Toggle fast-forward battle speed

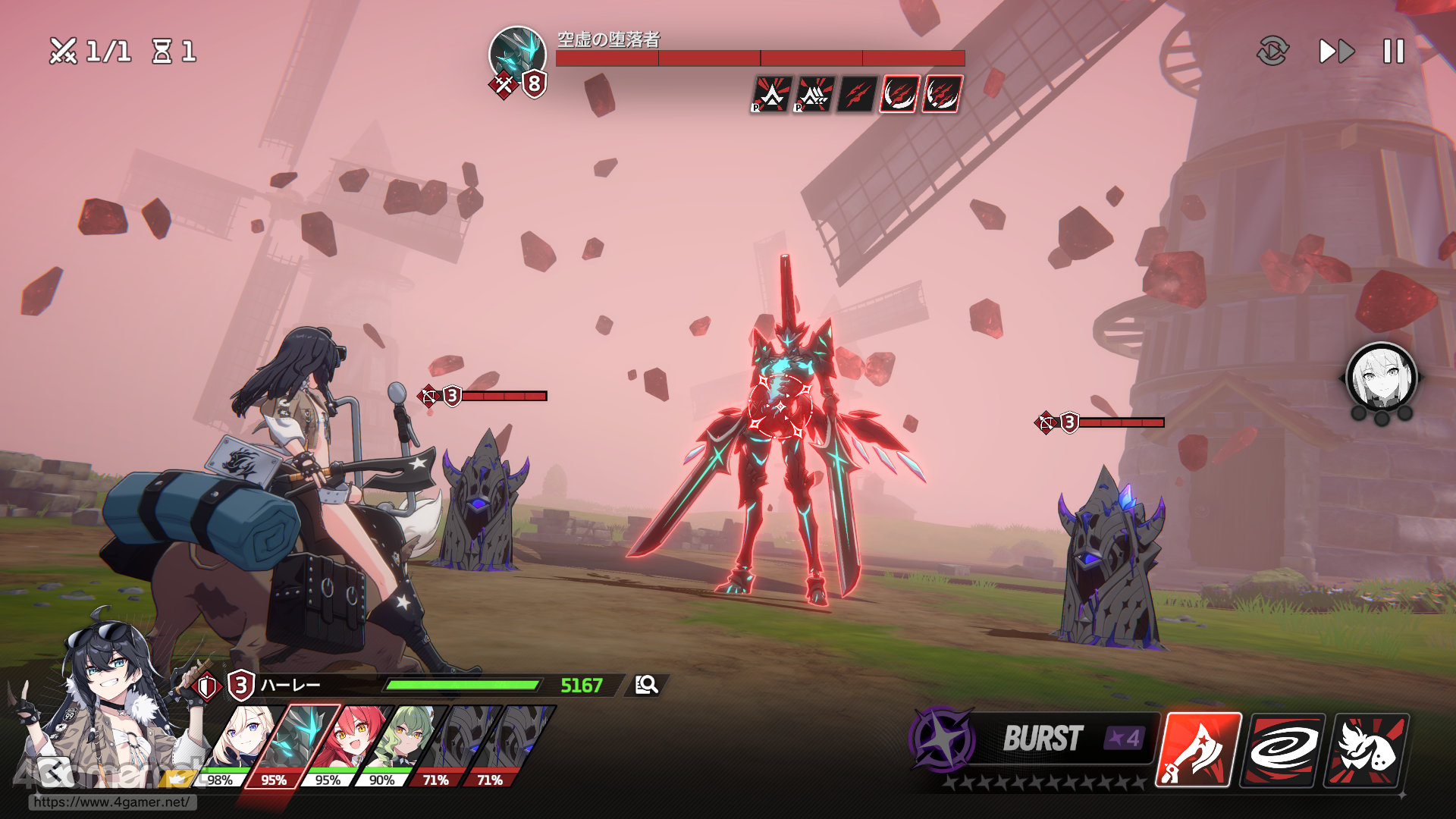click(x=1336, y=52)
